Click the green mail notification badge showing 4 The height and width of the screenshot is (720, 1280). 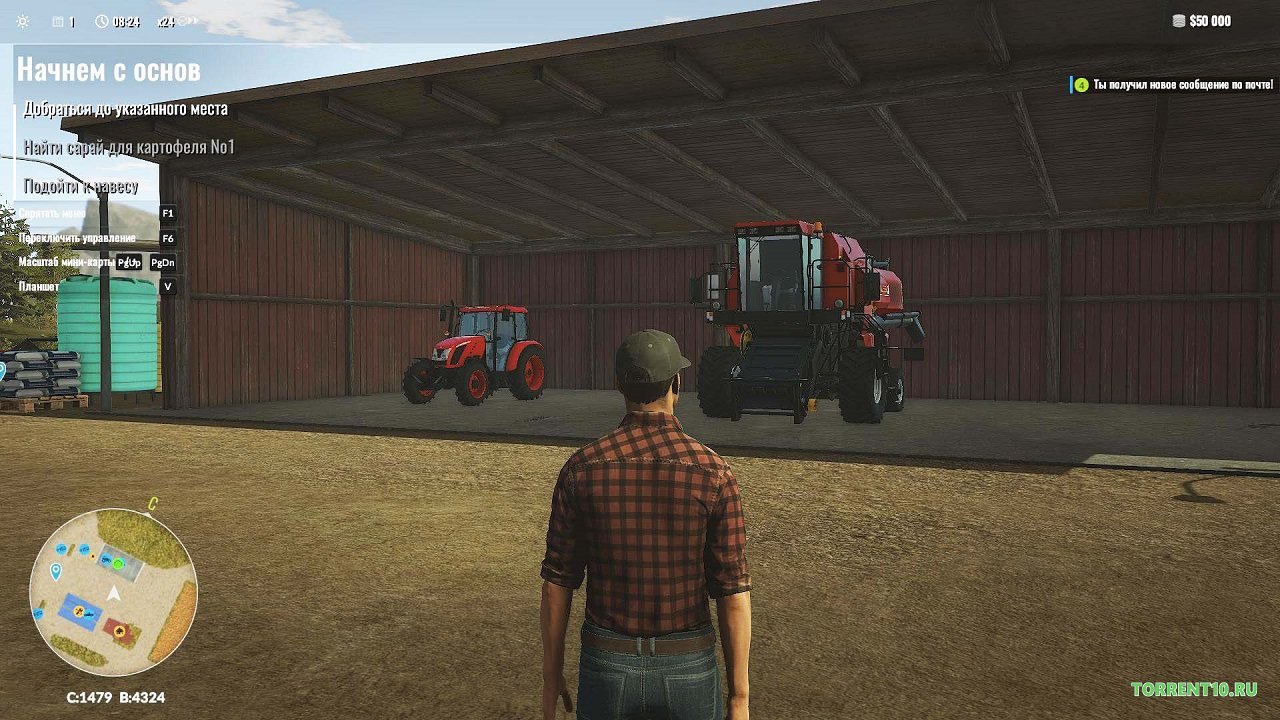pyautogui.click(x=1080, y=84)
